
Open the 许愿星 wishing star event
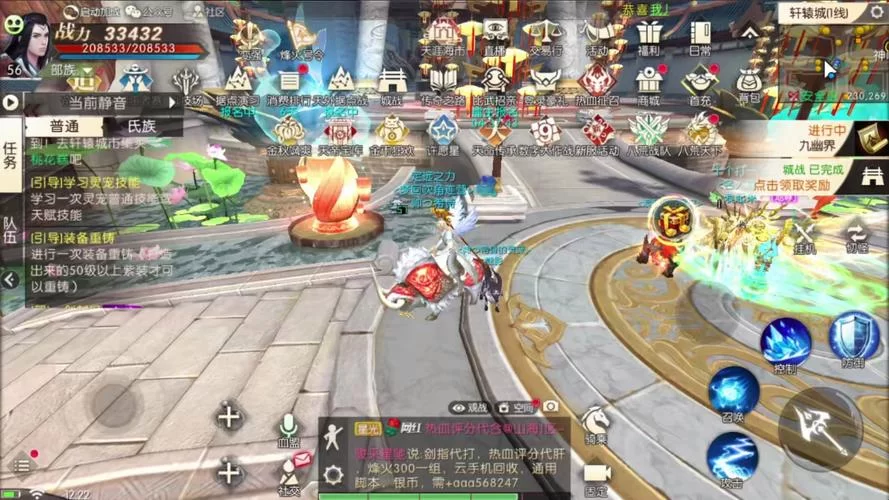[442, 133]
